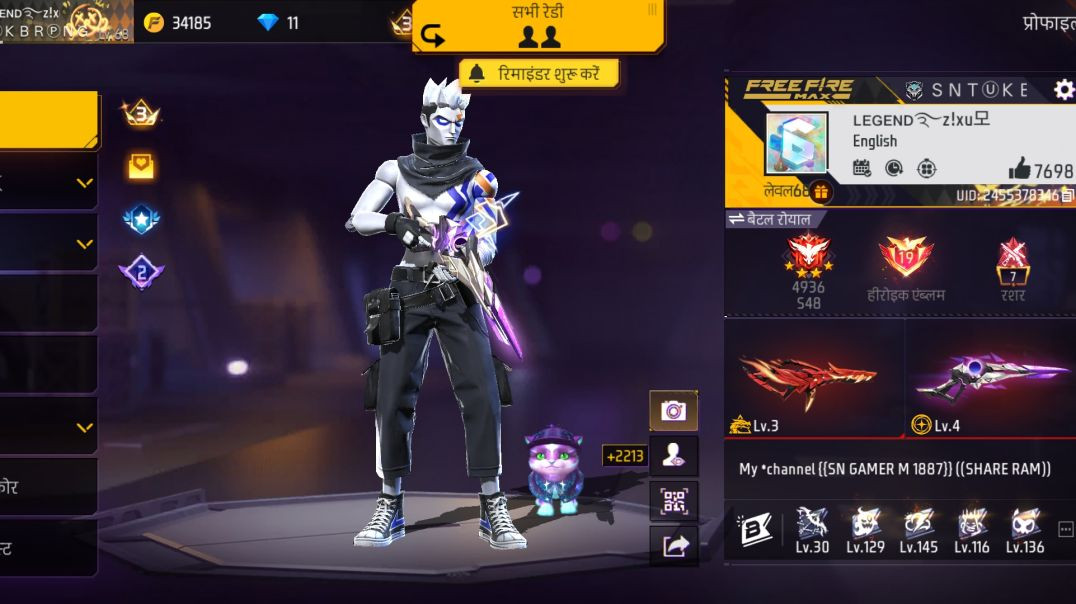Select the red Lv.3 weapon skin
The image size is (1076, 604).
pyautogui.click(x=808, y=379)
